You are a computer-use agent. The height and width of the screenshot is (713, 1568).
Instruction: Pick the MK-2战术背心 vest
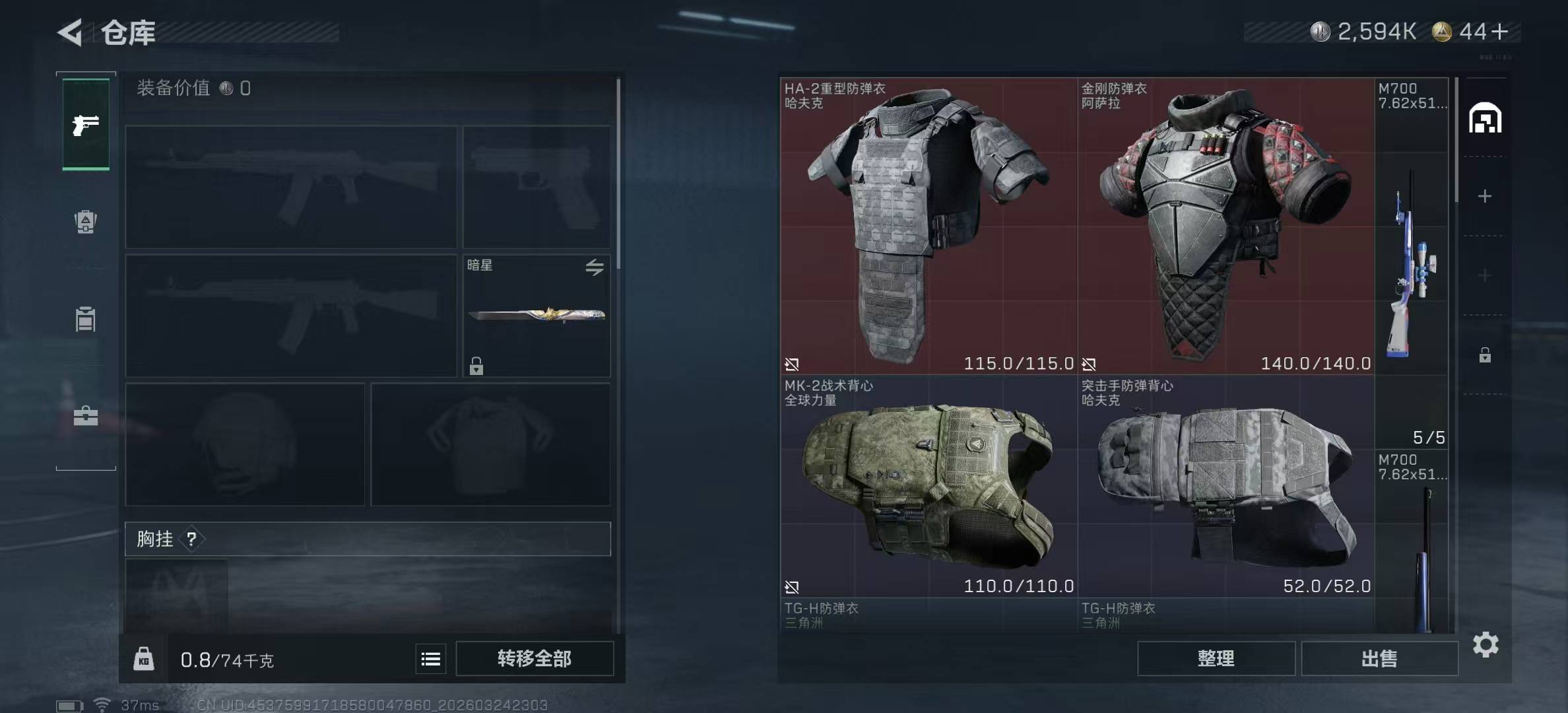[929, 487]
